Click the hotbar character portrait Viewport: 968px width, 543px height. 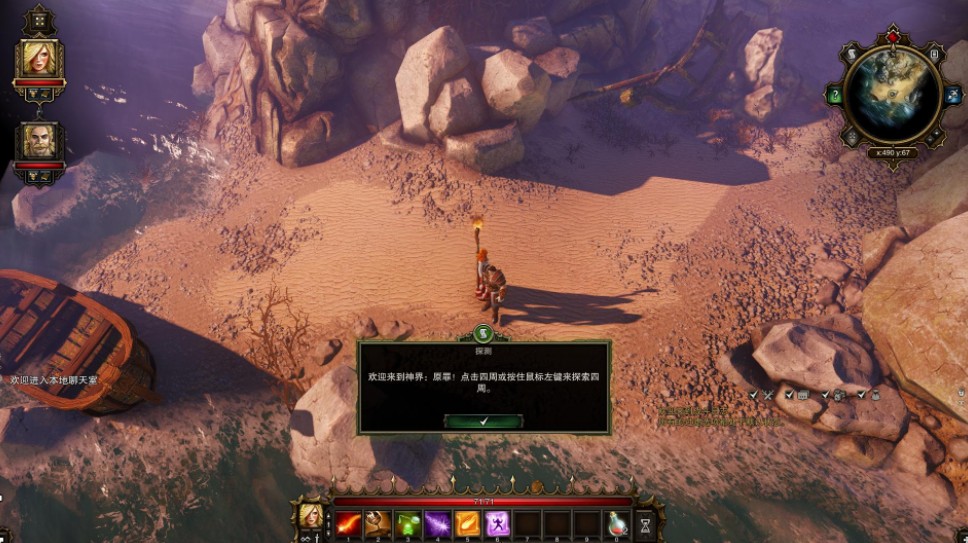(x=311, y=516)
